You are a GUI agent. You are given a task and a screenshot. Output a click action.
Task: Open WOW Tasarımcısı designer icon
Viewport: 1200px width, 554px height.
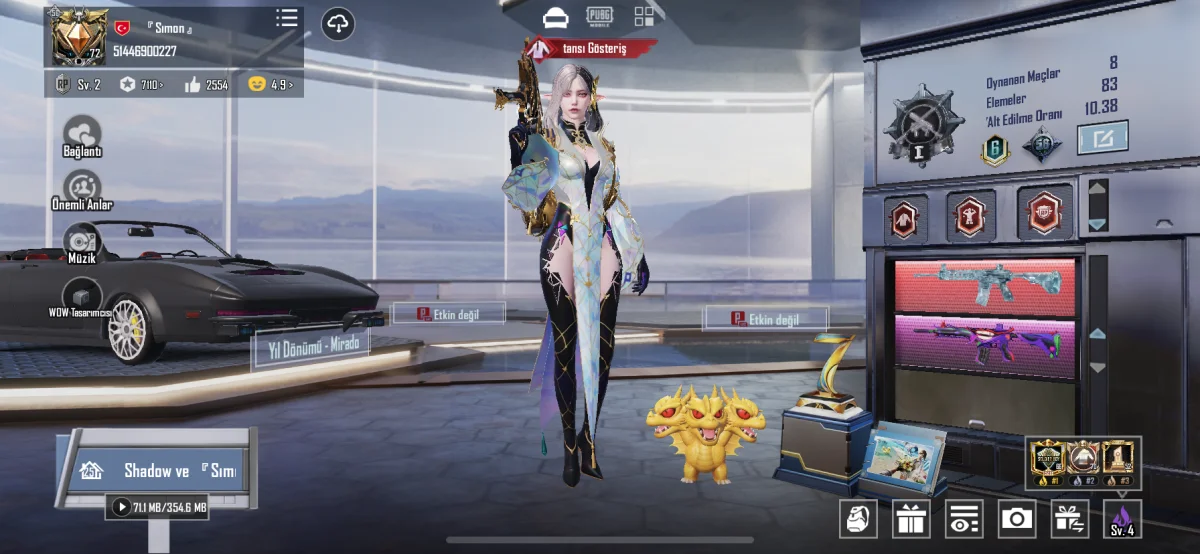click(x=82, y=296)
